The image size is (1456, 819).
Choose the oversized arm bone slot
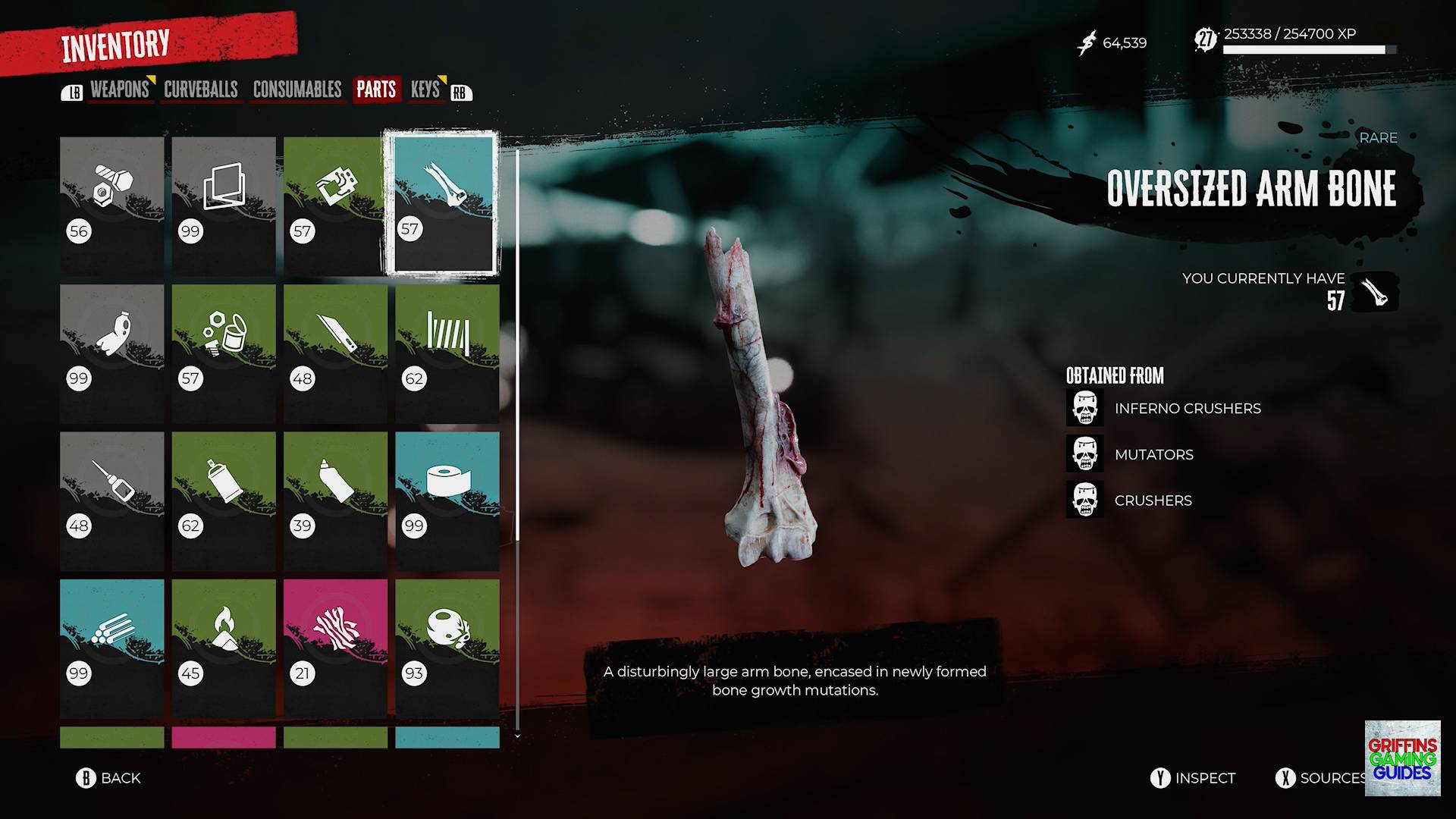[443, 203]
